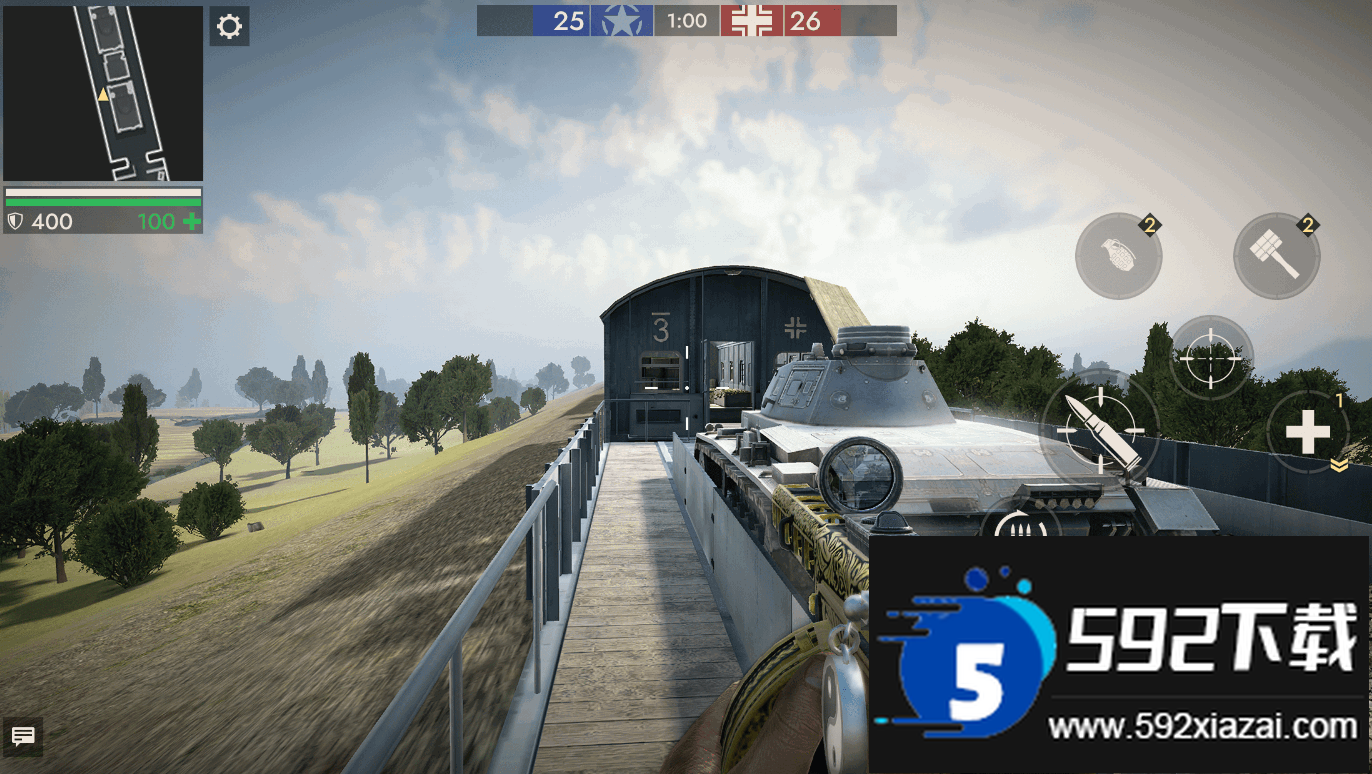Expand the yellow chevron under the medkit
The height and width of the screenshot is (774, 1372).
[x=1339, y=465]
